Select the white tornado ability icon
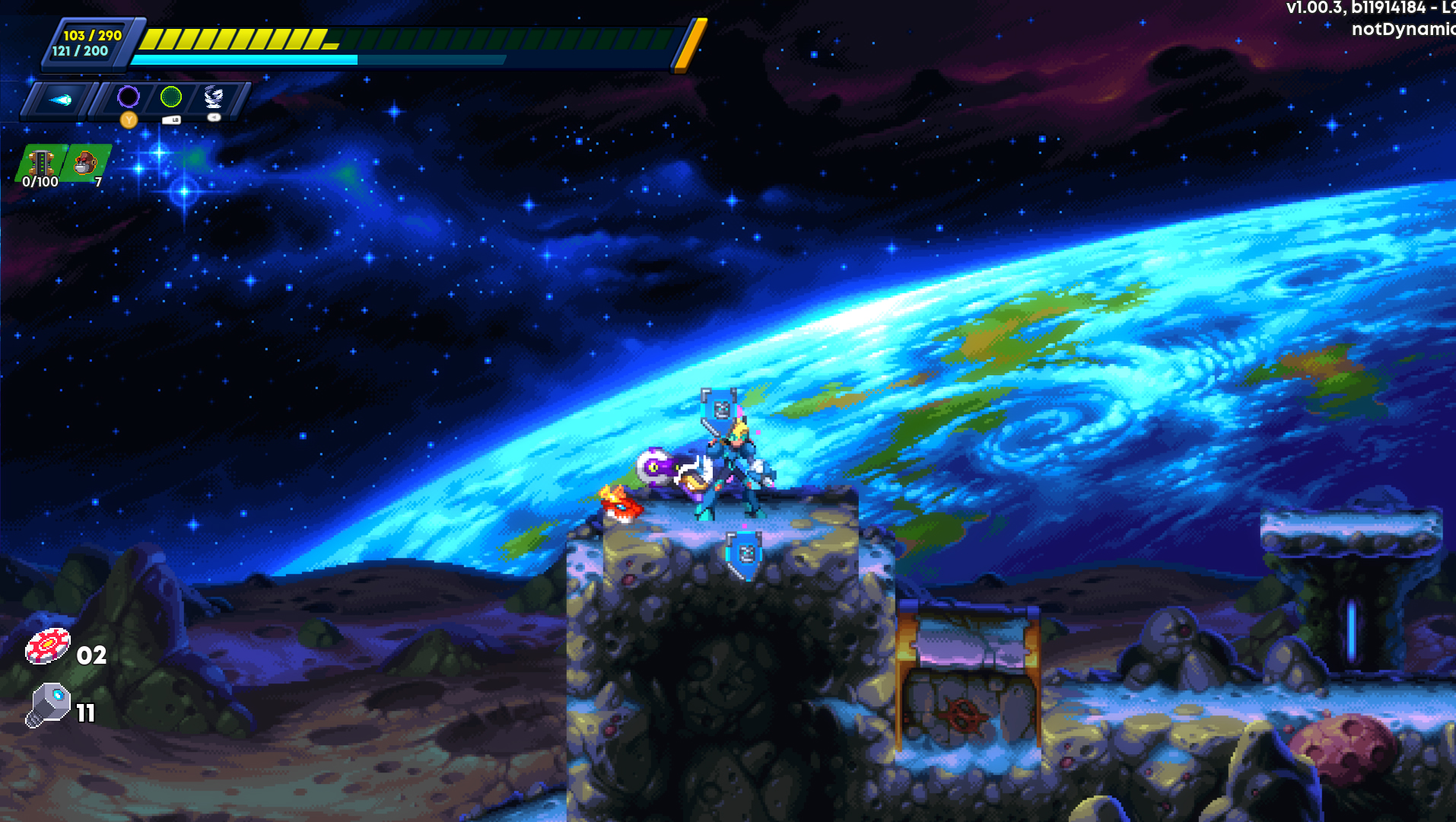The image size is (1456, 822). pyautogui.click(x=214, y=96)
